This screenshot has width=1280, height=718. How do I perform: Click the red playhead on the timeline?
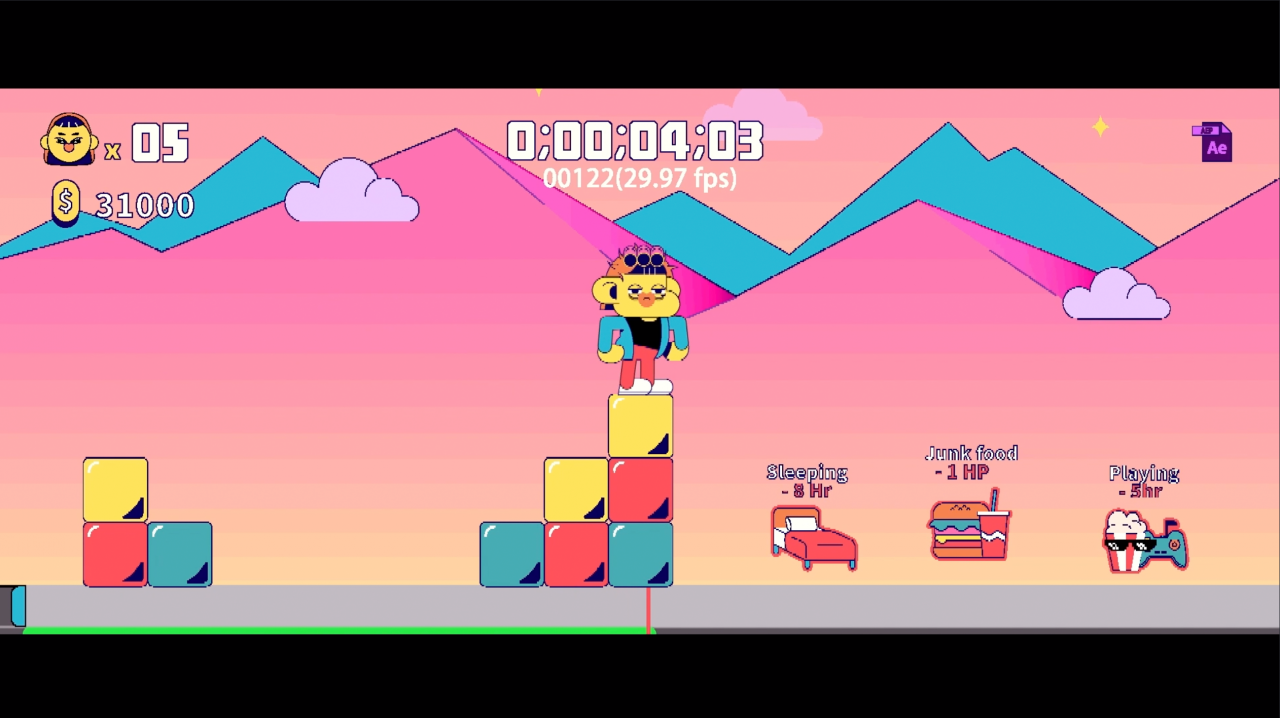(x=648, y=610)
